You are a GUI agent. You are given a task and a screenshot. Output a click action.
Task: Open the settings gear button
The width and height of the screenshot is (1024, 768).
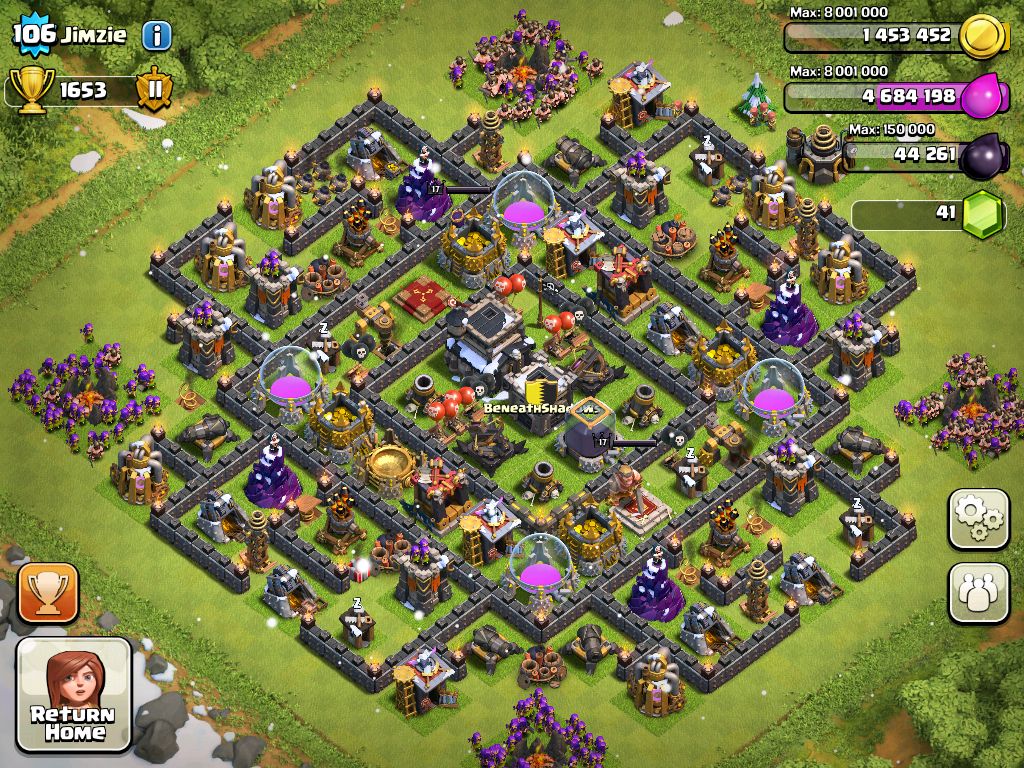click(978, 518)
